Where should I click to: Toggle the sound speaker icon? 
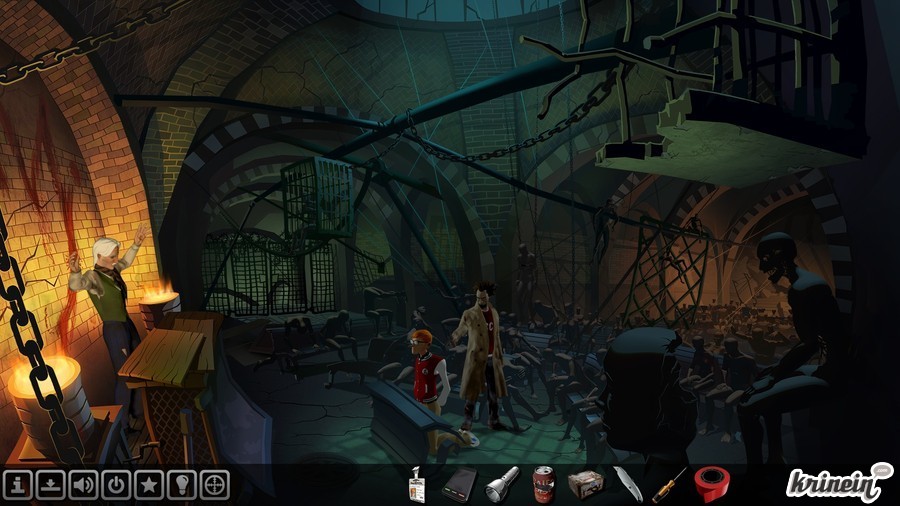[84, 485]
